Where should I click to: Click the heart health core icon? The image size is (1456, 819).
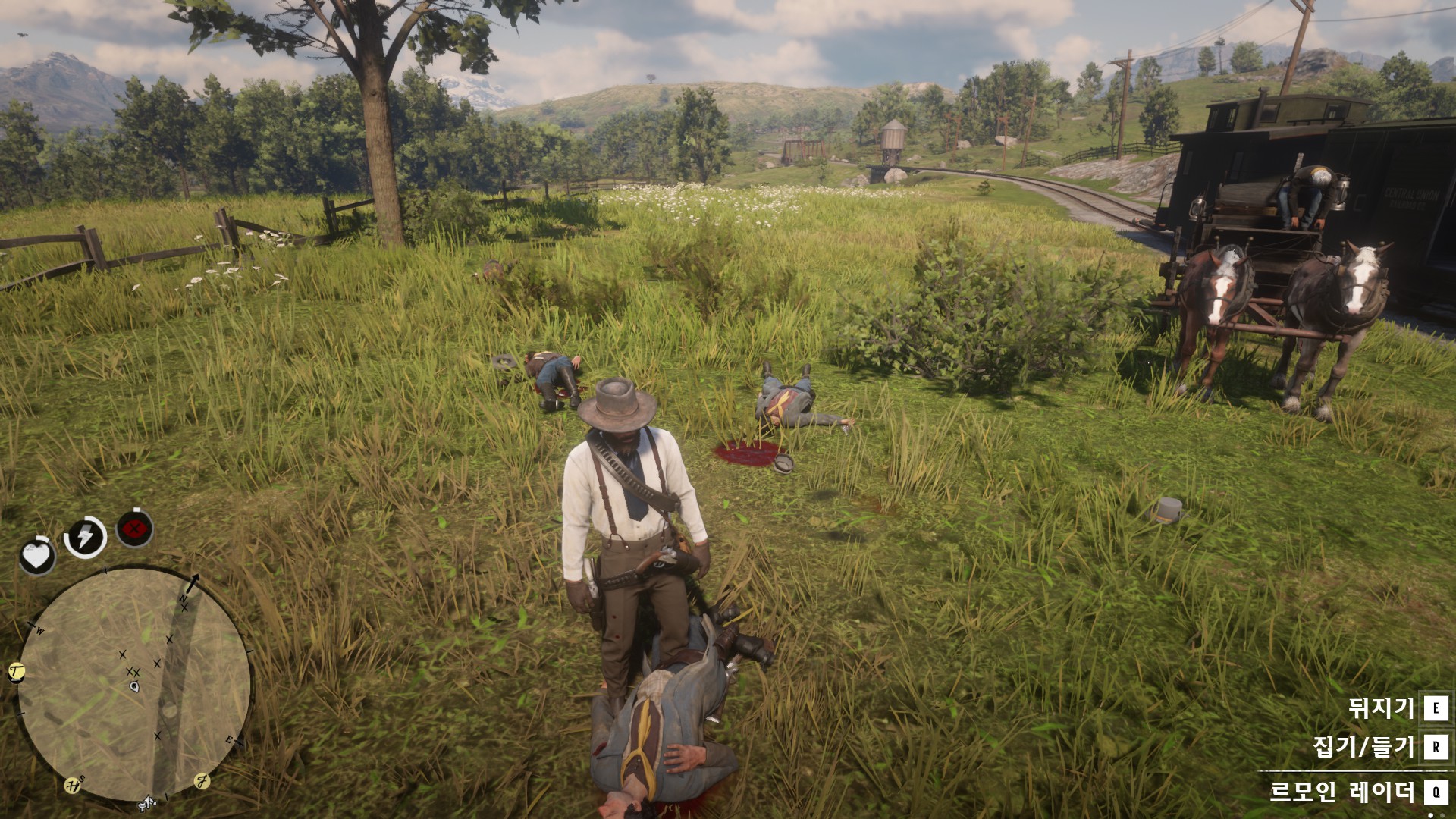pos(36,556)
